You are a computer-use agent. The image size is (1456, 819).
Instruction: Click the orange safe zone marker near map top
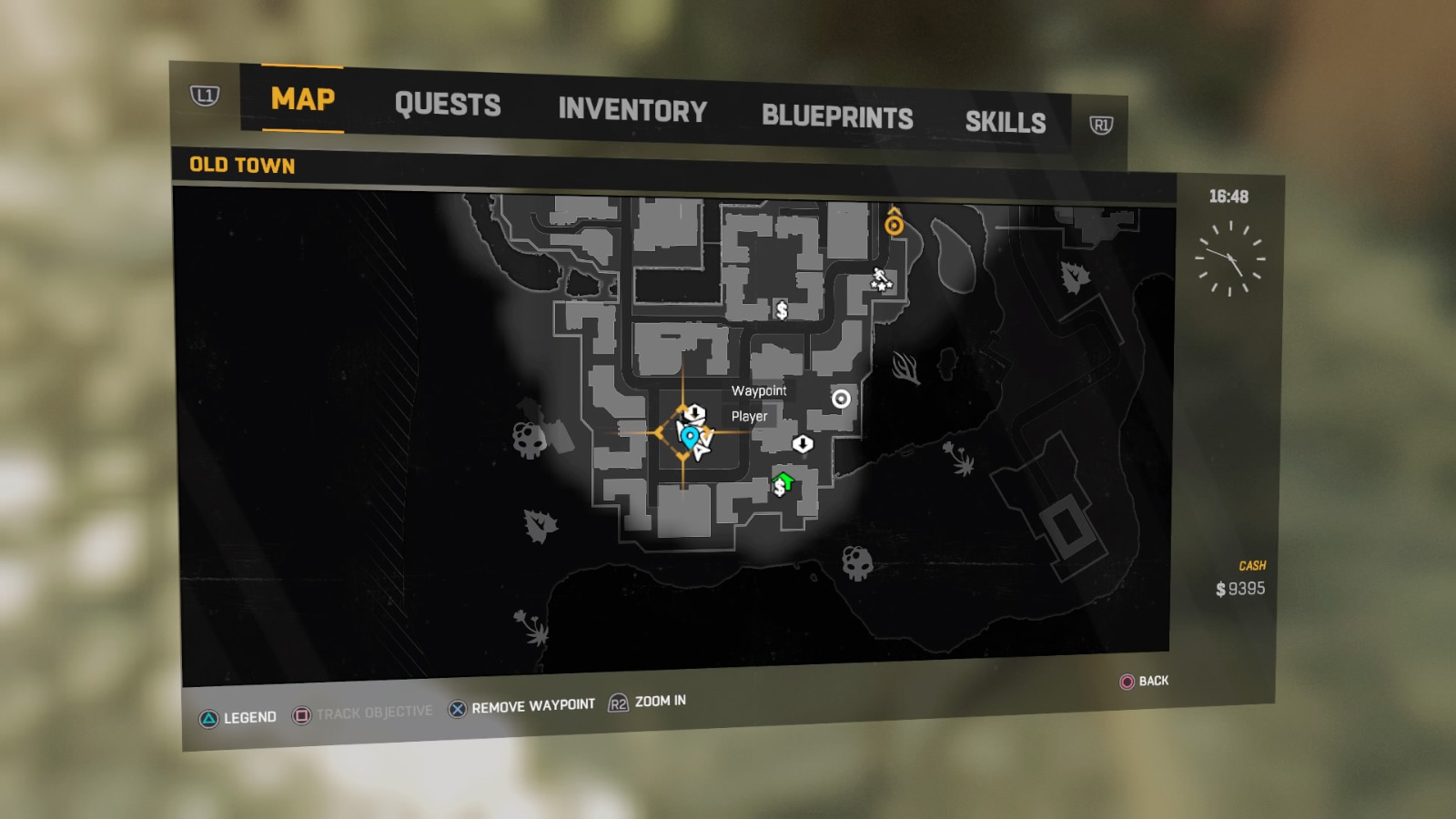click(894, 224)
